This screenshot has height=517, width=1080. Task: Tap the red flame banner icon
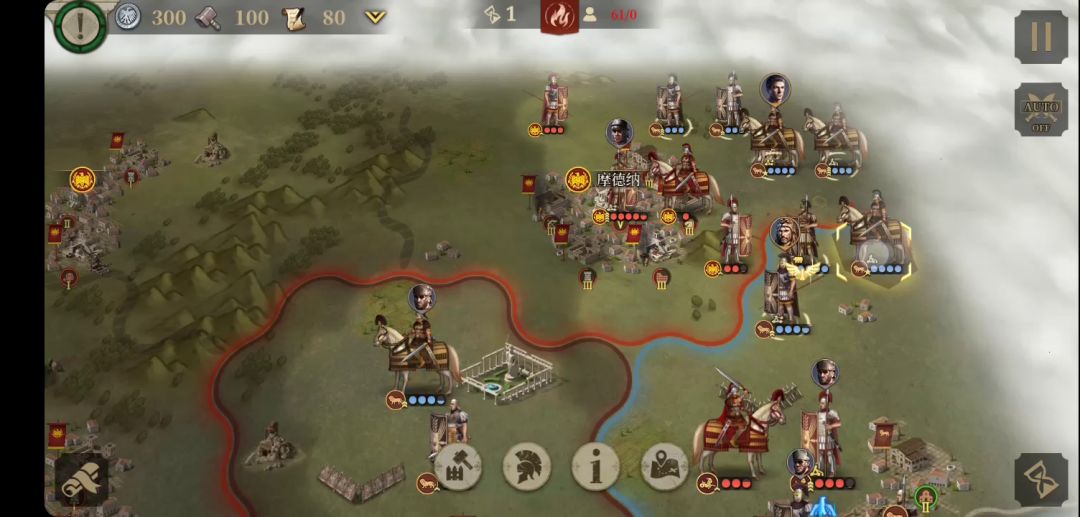560,16
